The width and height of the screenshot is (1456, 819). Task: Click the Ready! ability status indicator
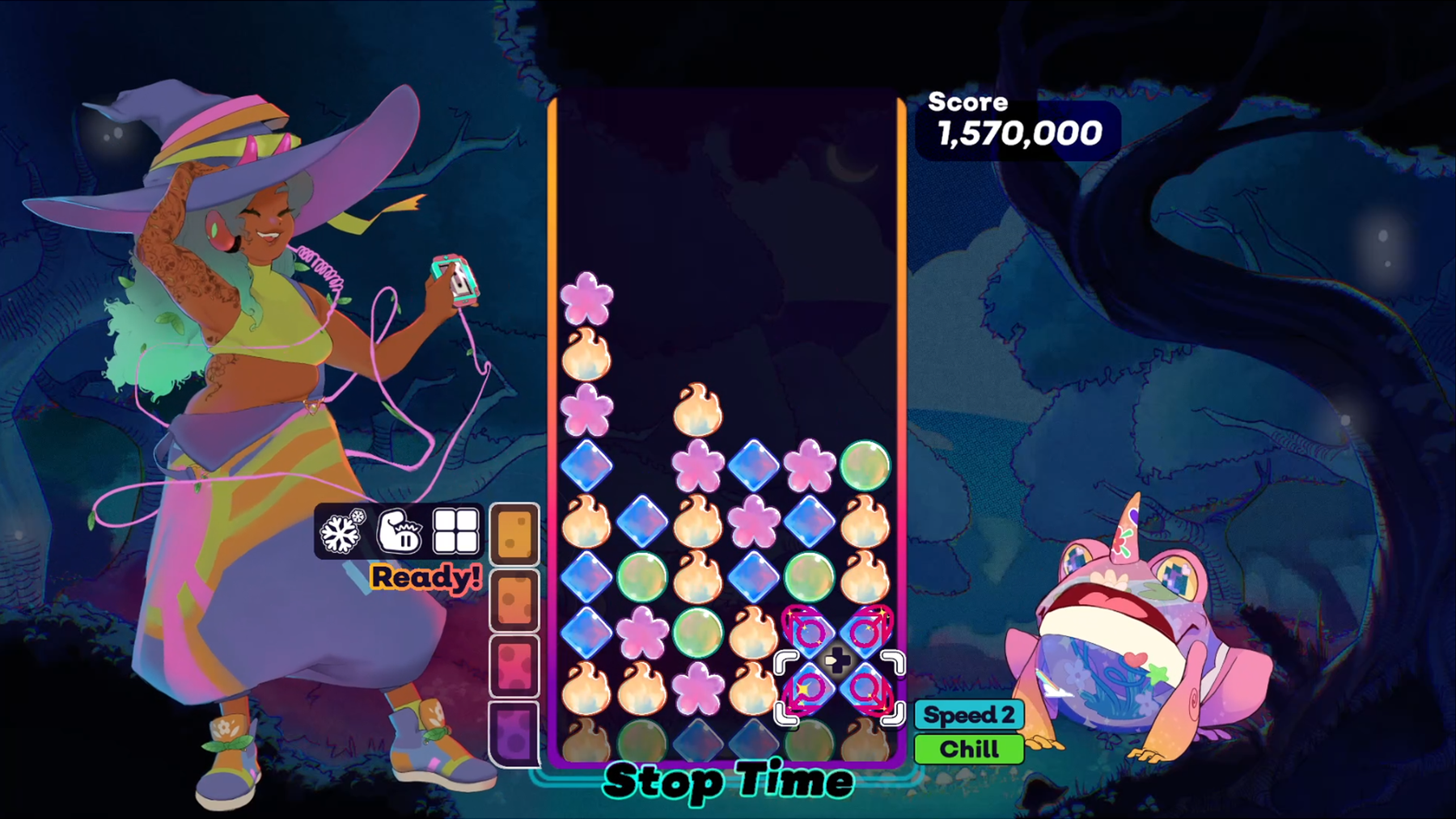pyautogui.click(x=425, y=577)
